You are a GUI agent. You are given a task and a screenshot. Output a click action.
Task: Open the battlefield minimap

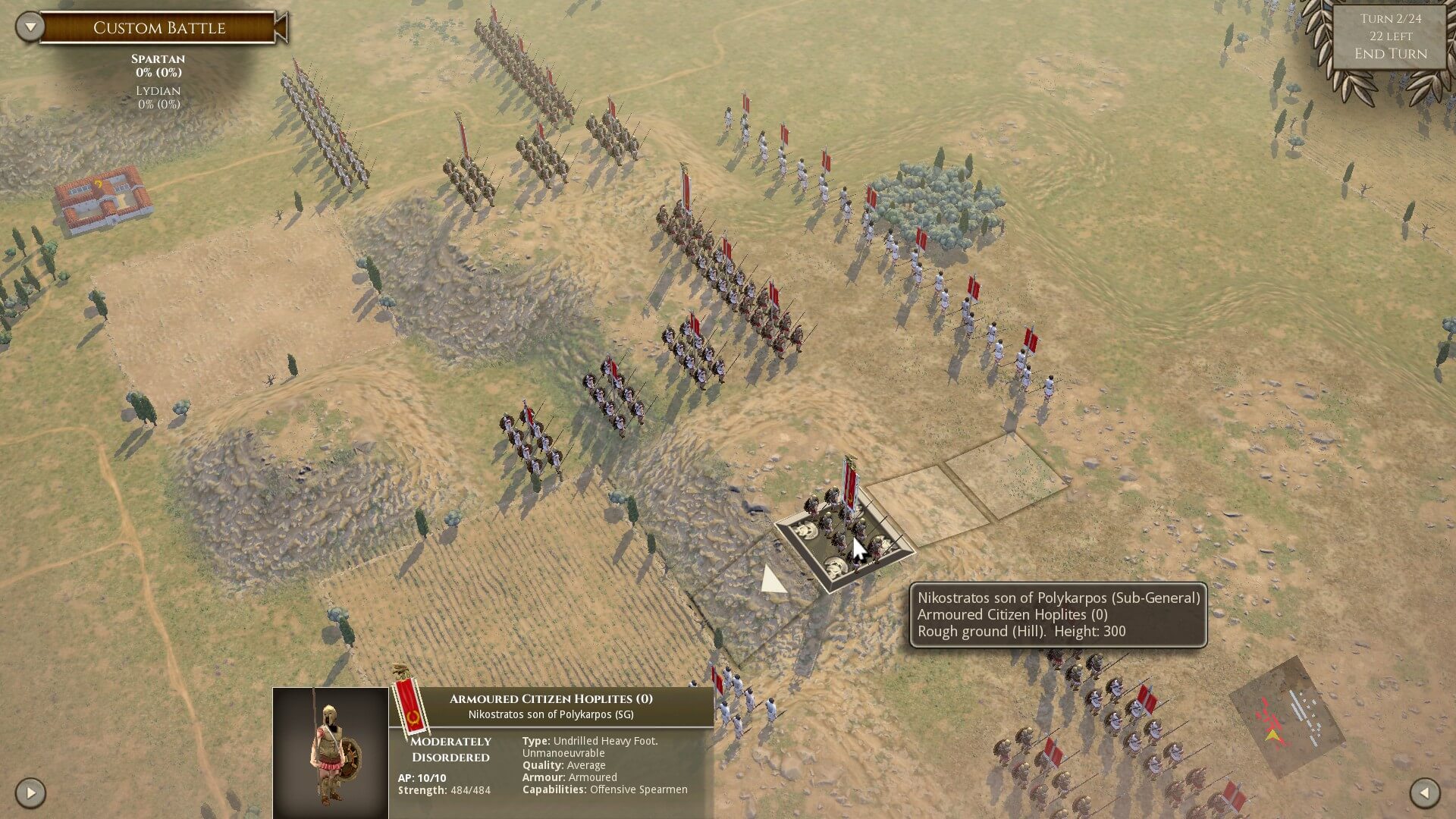click(1286, 717)
